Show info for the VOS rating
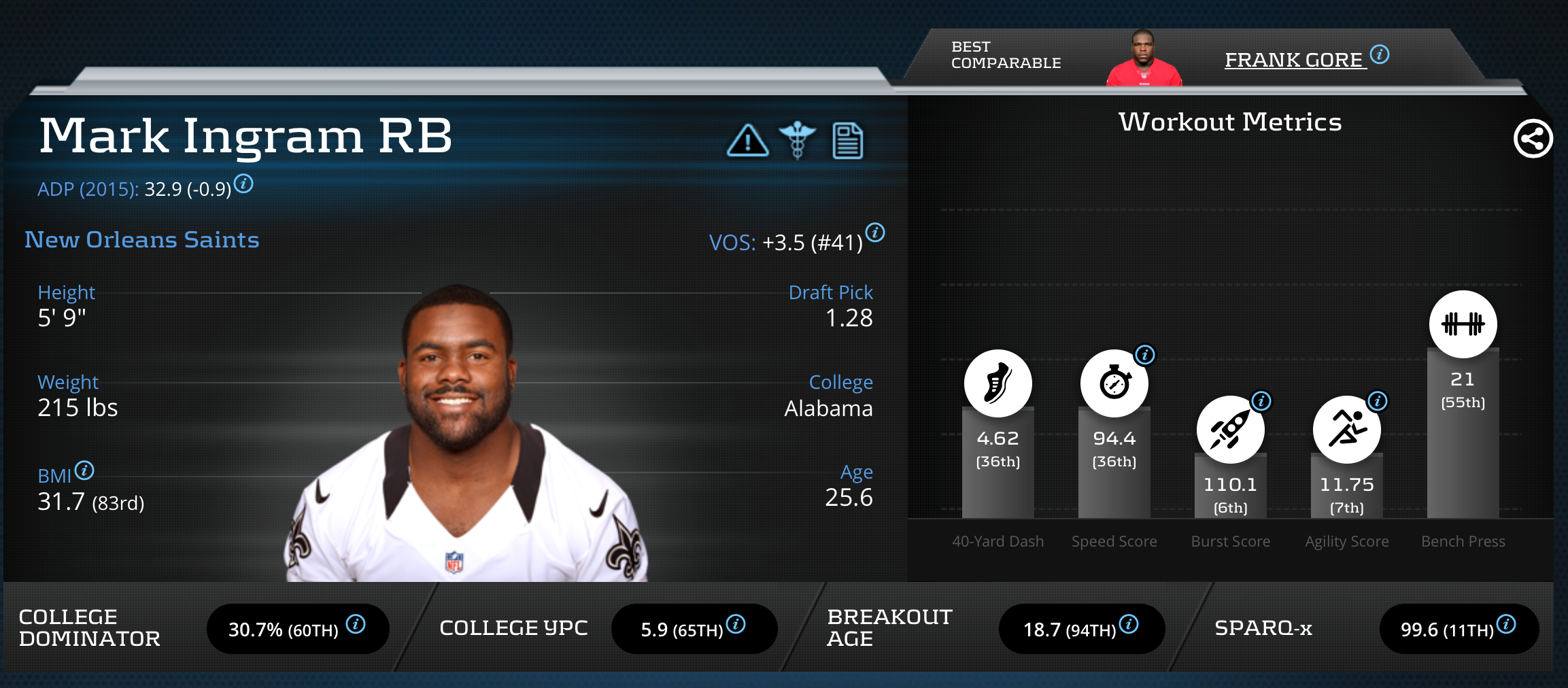Screen dimensions: 1568x688 coord(875,233)
